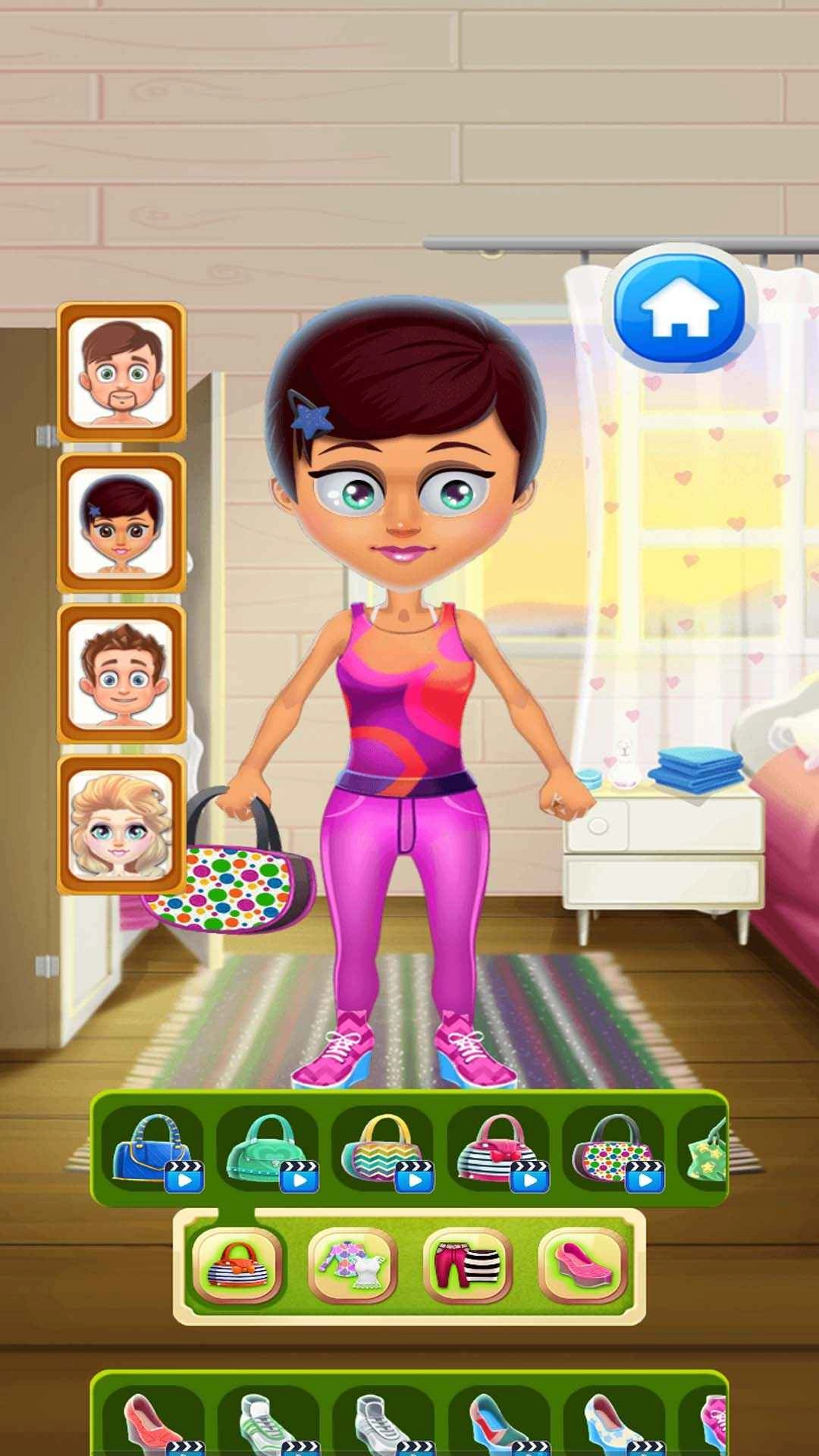Image resolution: width=819 pixels, height=1456 pixels.
Task: Go to the home screen
Action: [679, 309]
